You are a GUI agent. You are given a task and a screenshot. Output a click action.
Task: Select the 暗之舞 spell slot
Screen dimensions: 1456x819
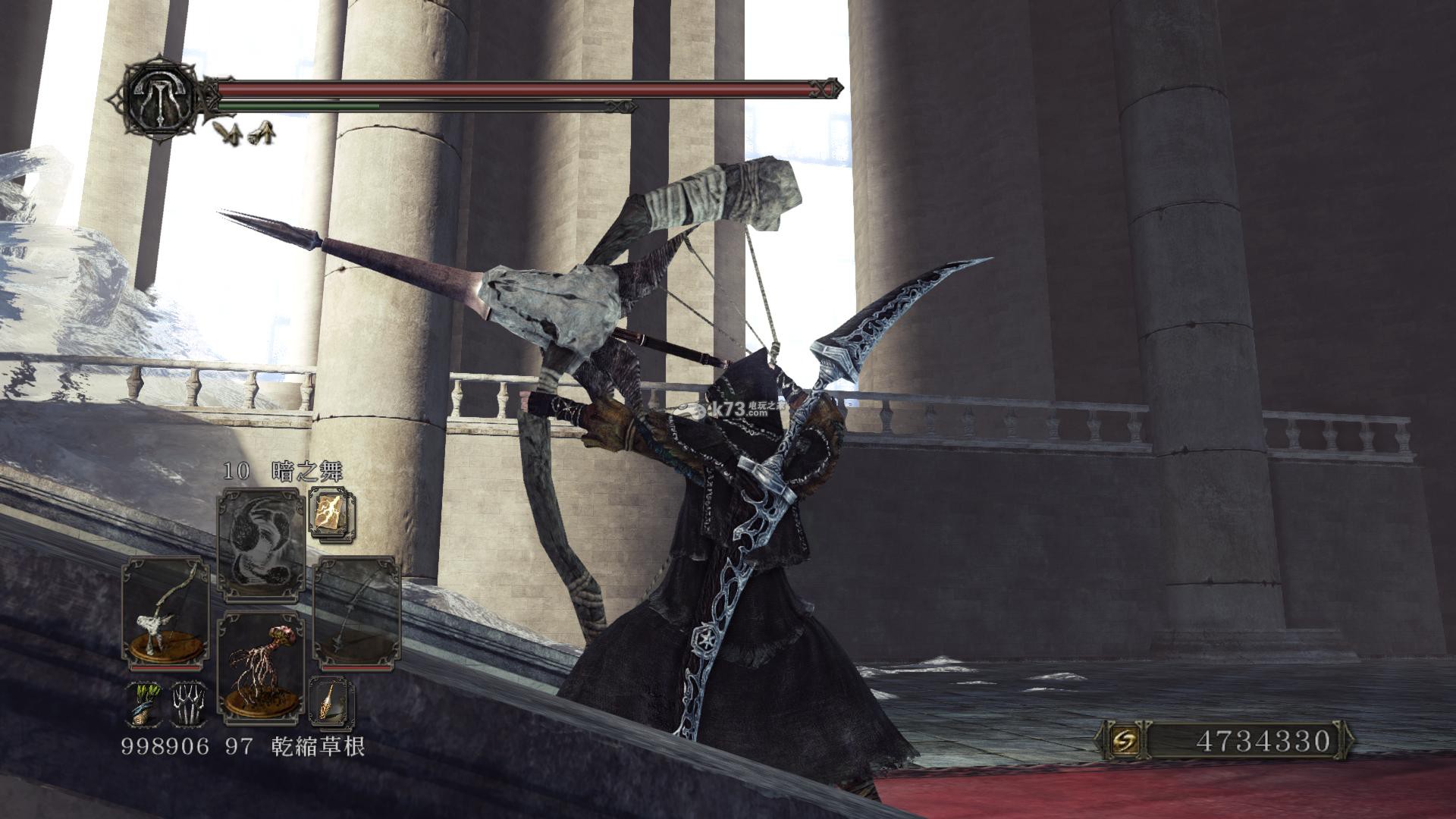[261, 540]
